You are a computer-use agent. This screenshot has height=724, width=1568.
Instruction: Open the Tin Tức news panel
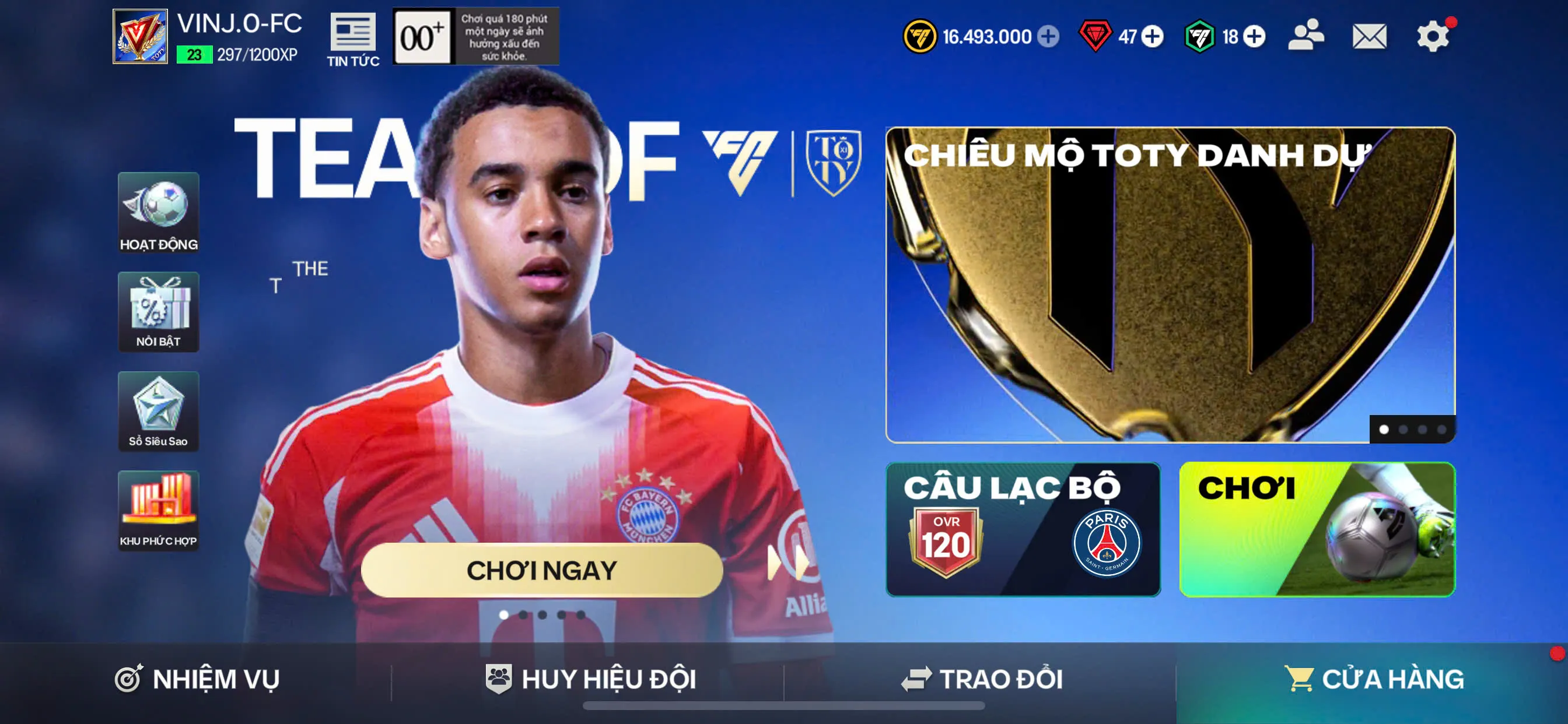pyautogui.click(x=353, y=39)
